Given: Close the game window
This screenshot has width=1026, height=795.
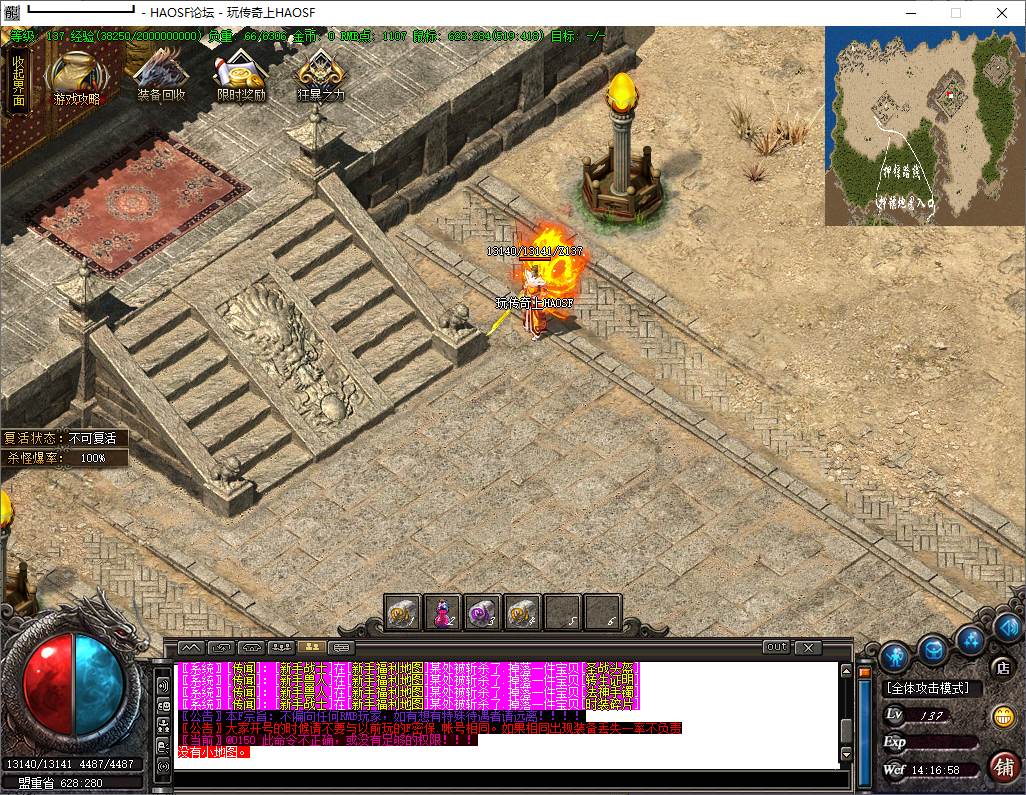Looking at the screenshot, I should tap(1001, 13).
